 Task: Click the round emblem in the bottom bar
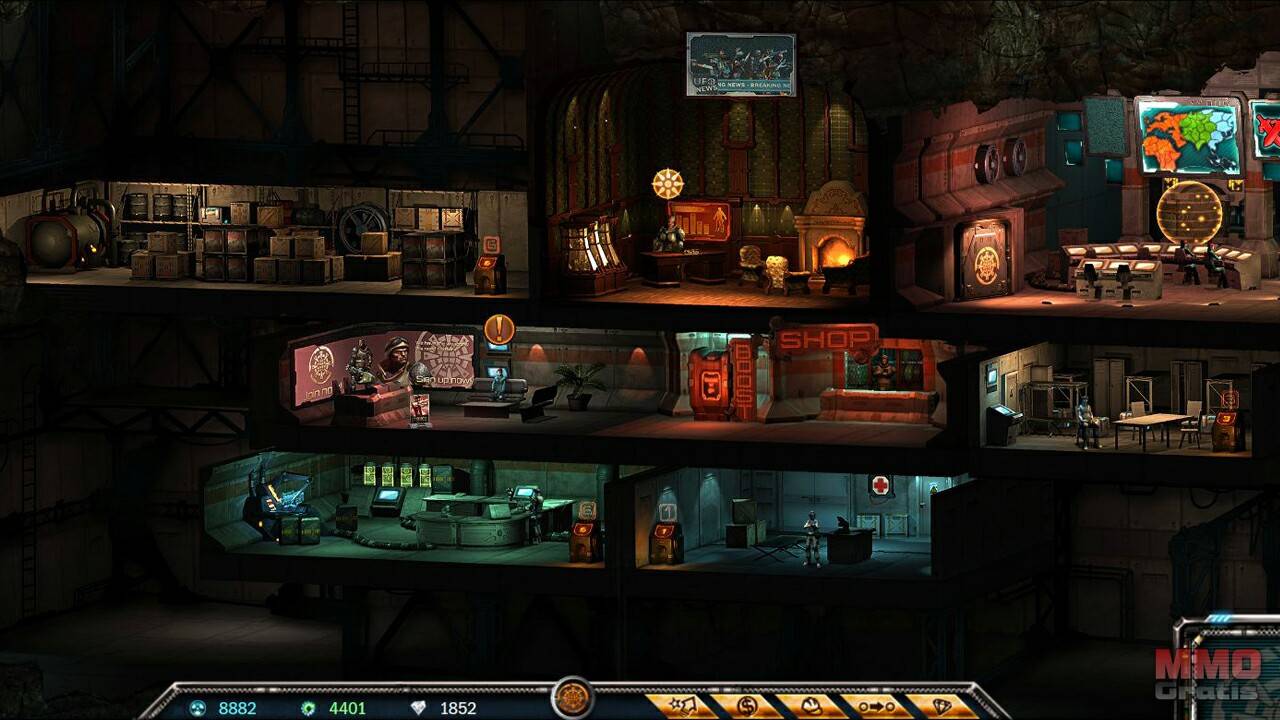point(573,699)
